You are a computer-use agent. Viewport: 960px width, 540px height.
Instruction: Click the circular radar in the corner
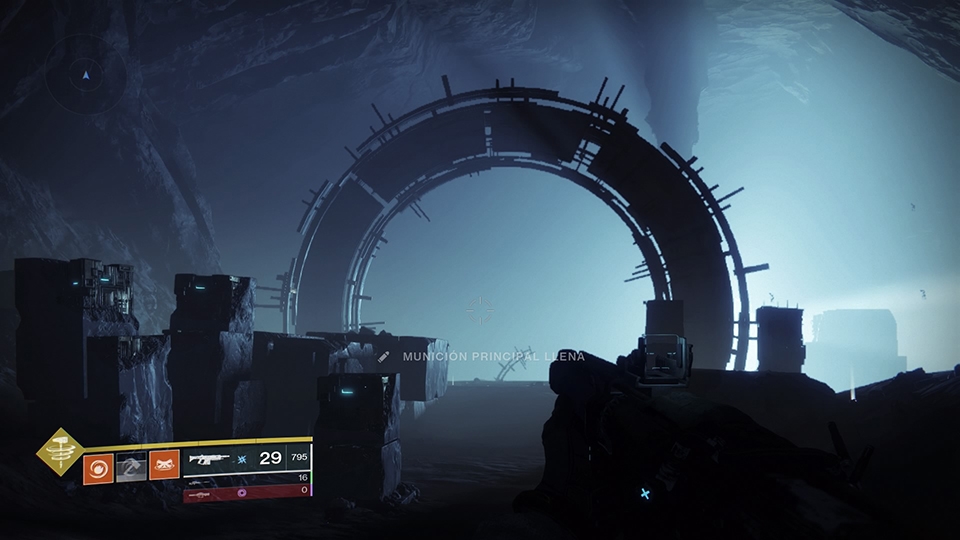tap(87, 74)
